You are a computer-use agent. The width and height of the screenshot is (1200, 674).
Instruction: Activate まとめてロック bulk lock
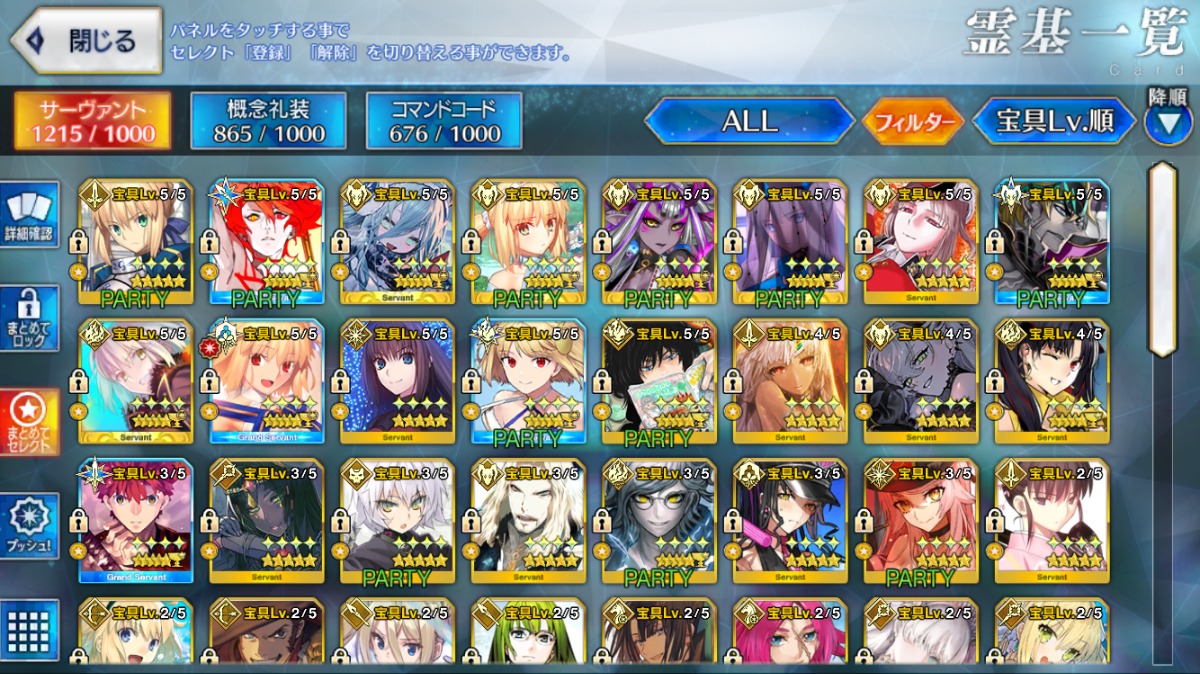click(x=29, y=319)
